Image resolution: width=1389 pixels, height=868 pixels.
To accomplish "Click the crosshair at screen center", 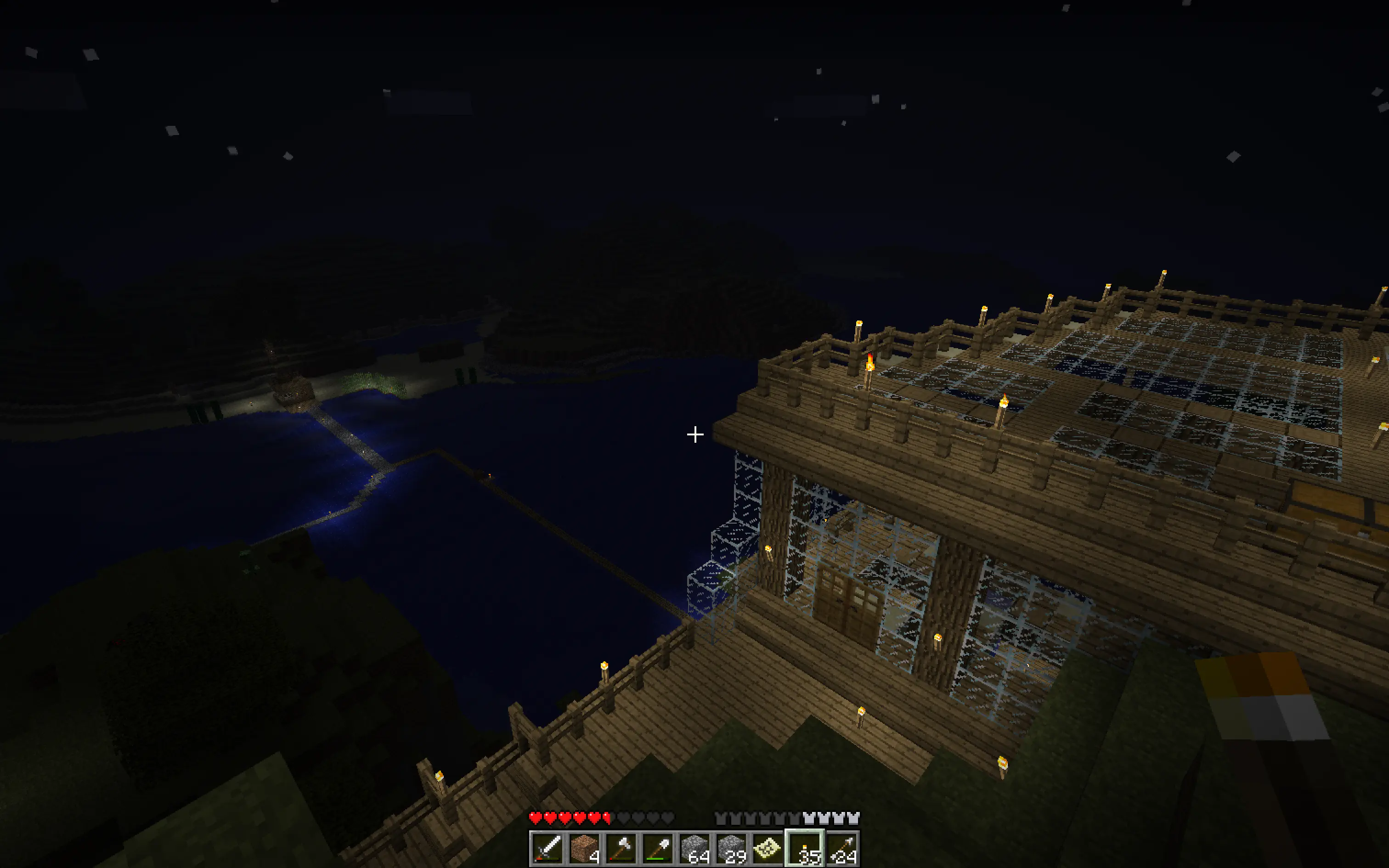I will (x=694, y=435).
